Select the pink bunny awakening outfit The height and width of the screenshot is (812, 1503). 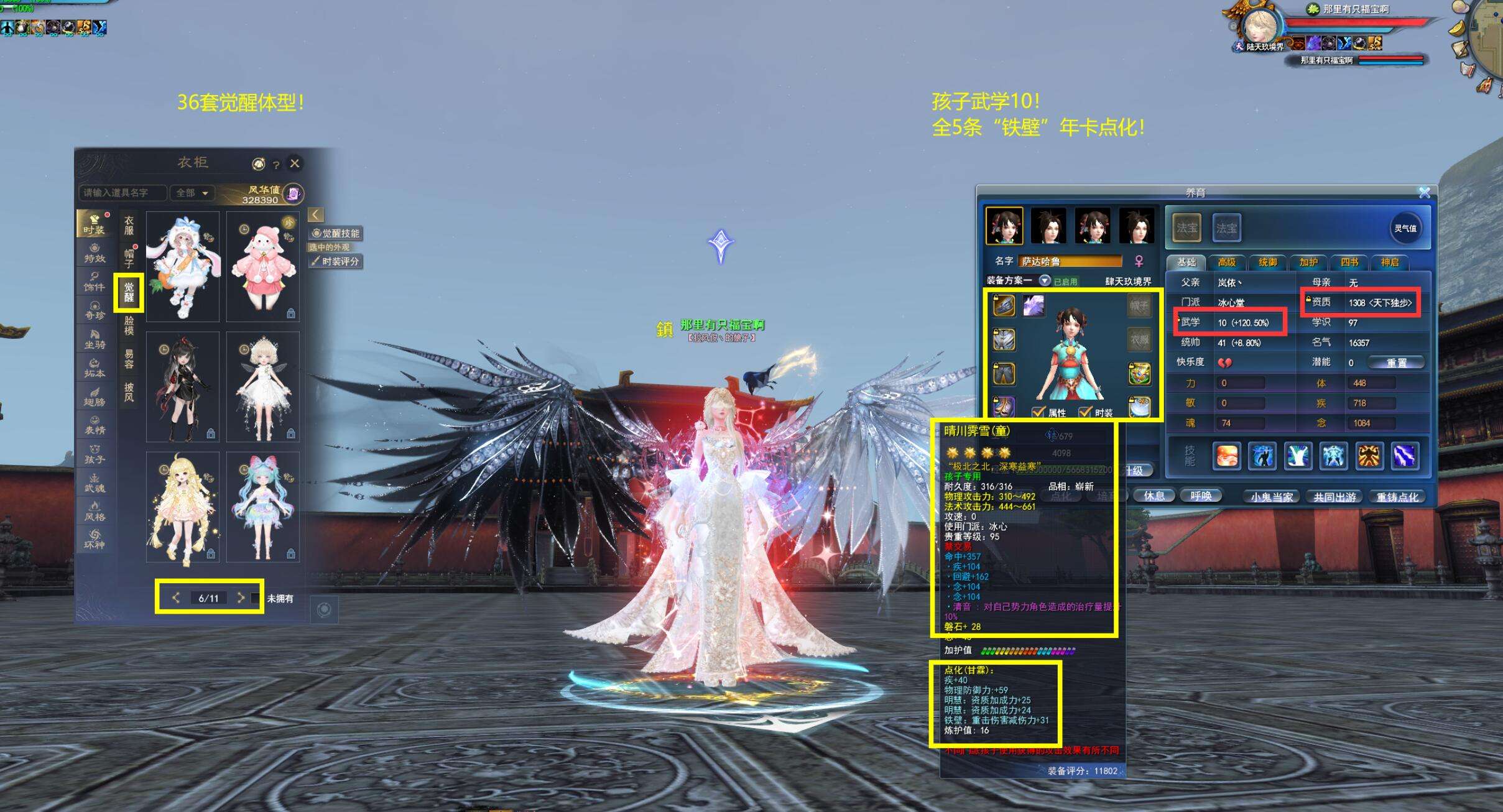coord(262,266)
